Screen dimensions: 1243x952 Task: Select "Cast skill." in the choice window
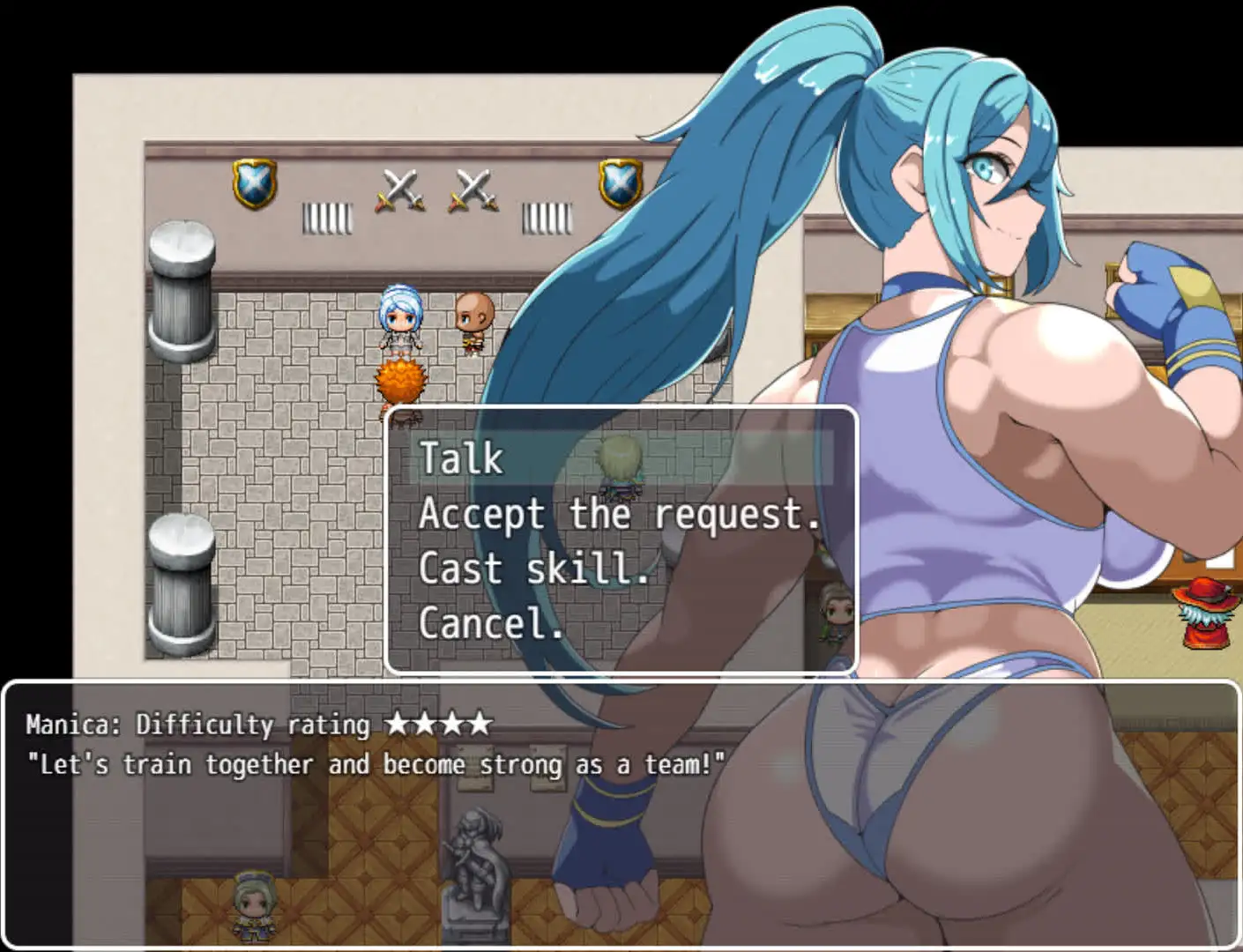pos(533,569)
